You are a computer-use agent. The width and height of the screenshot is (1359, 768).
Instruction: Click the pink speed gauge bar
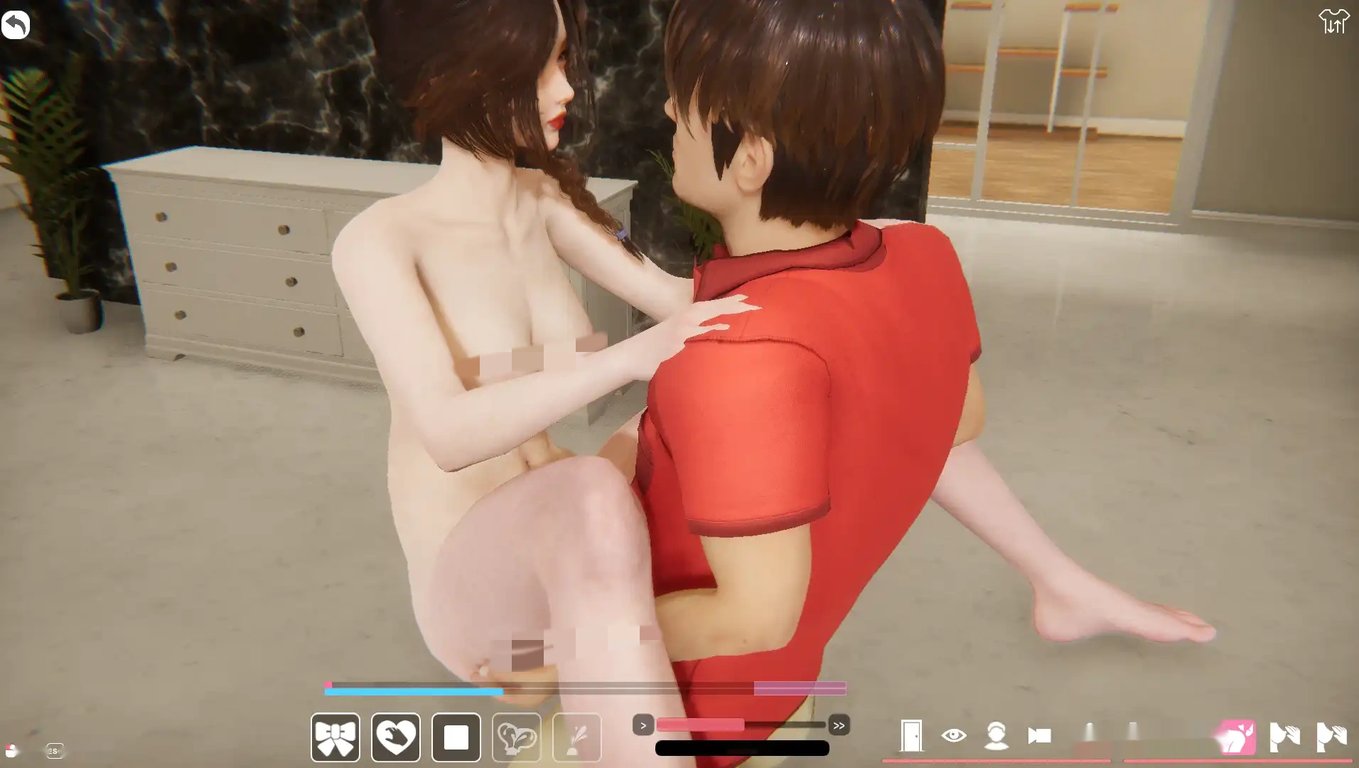(x=700, y=723)
